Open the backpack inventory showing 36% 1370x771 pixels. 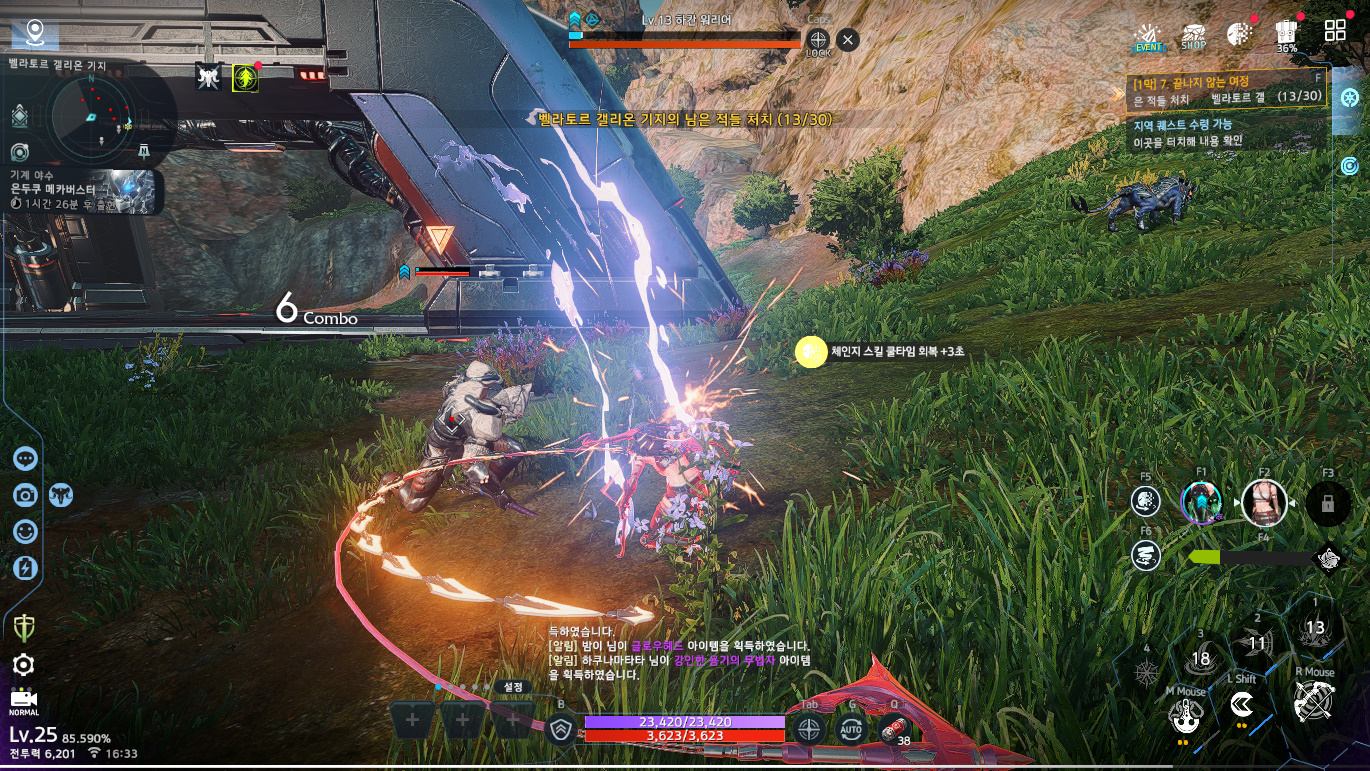pyautogui.click(x=1287, y=35)
